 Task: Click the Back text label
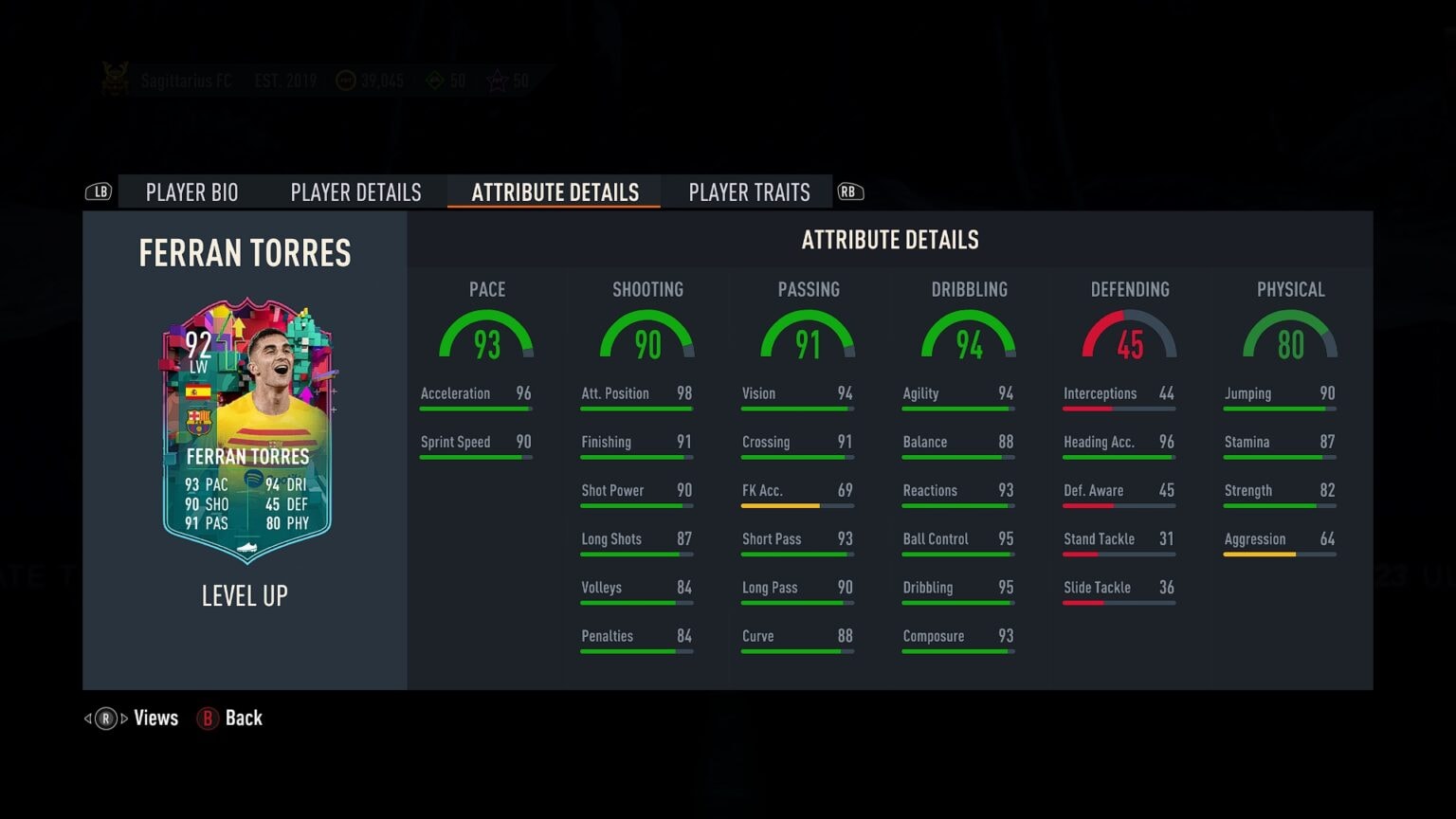point(243,719)
